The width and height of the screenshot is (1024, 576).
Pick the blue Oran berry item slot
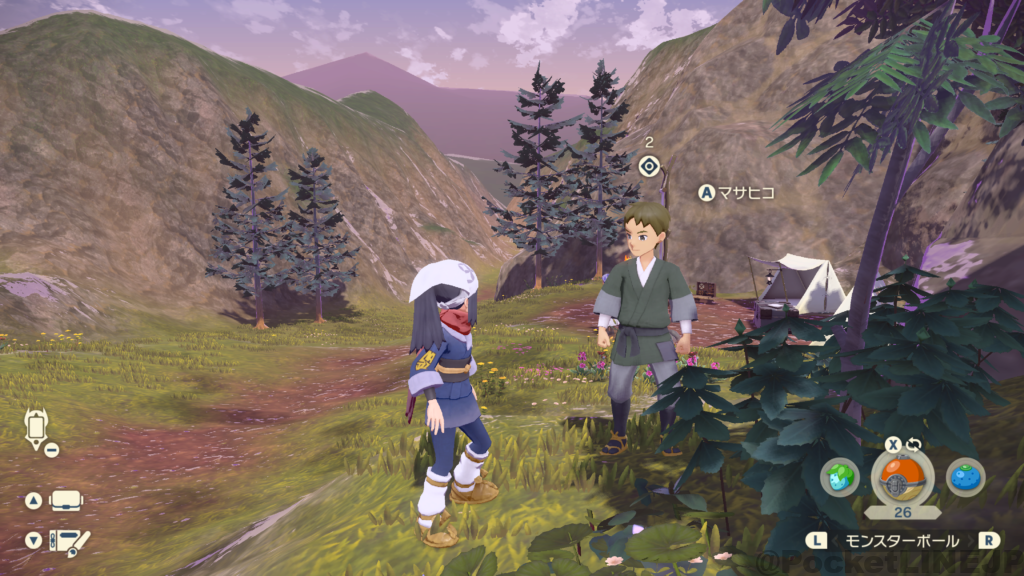pos(965,477)
